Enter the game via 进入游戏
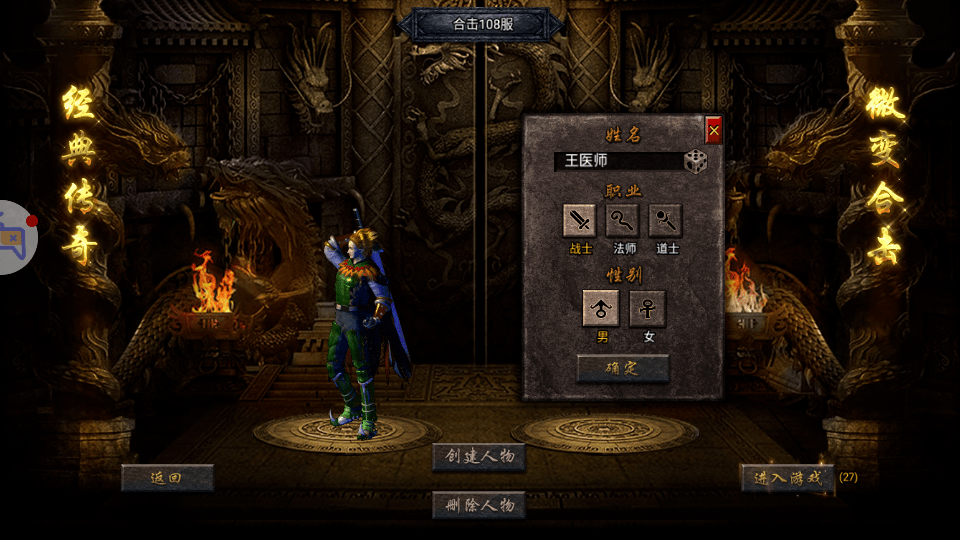This screenshot has height=540, width=960. 787,478
